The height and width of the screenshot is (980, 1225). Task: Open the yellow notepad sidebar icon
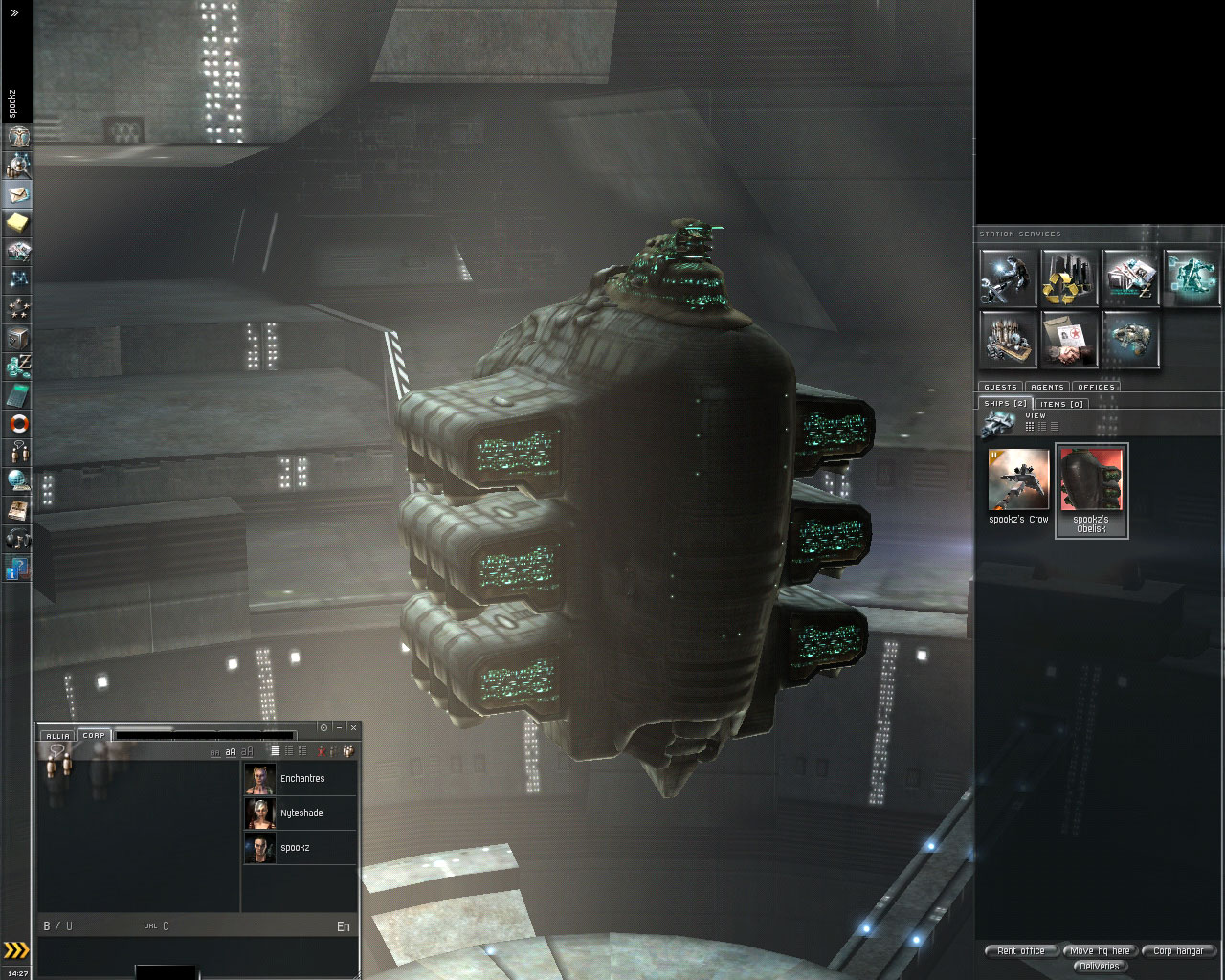pyautogui.click(x=18, y=223)
